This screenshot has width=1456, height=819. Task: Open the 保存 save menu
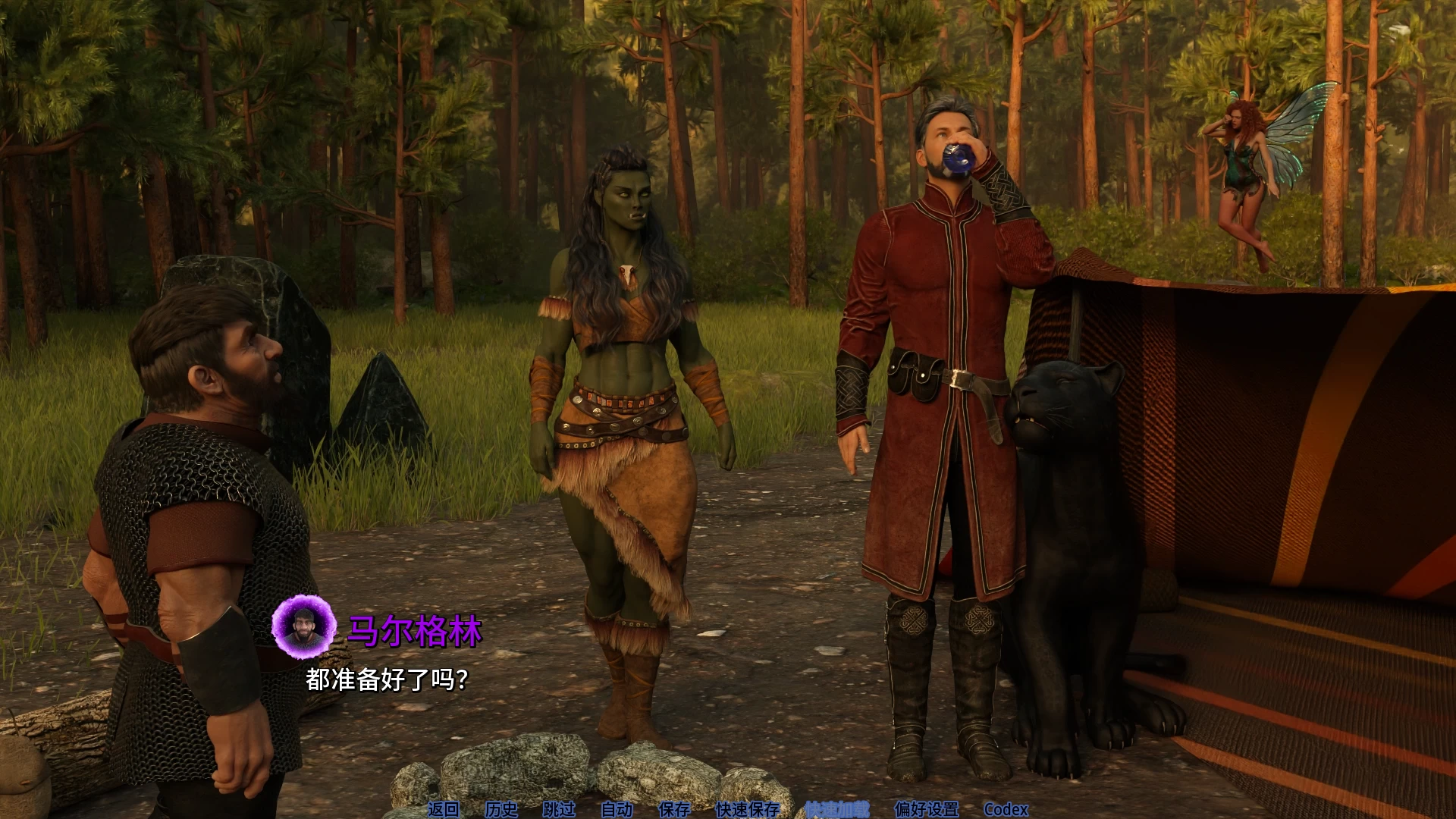(x=674, y=809)
